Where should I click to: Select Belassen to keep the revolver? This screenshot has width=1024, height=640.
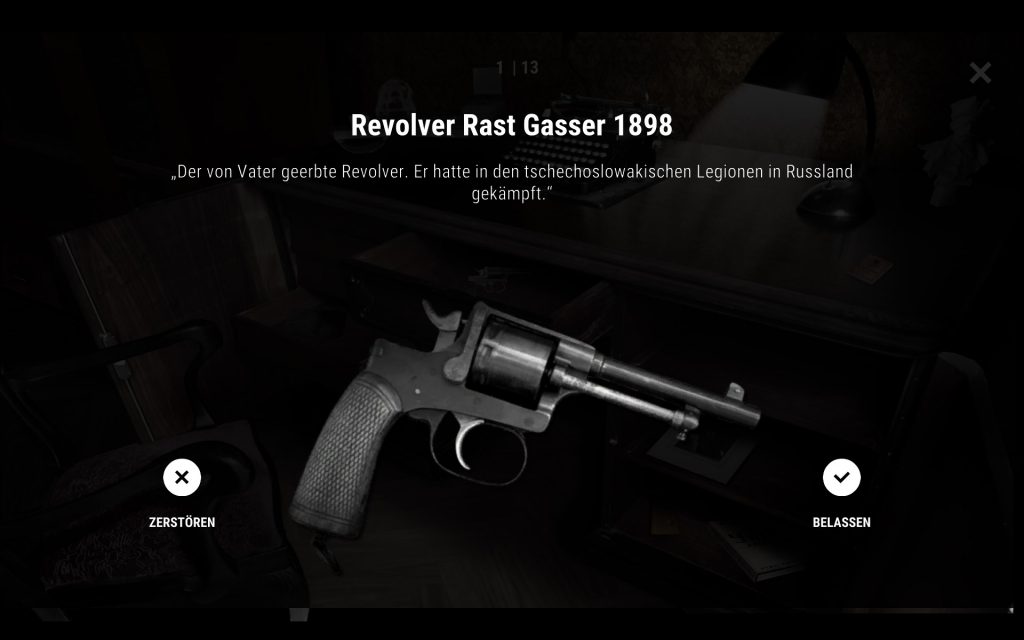[x=841, y=479]
